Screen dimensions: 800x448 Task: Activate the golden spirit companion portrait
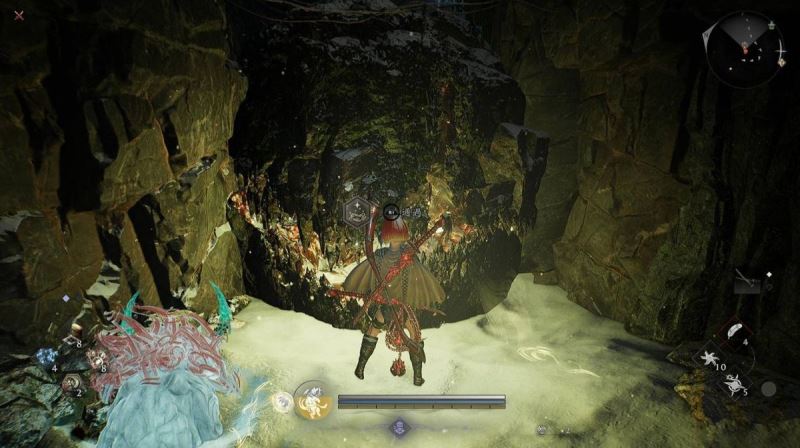click(313, 401)
